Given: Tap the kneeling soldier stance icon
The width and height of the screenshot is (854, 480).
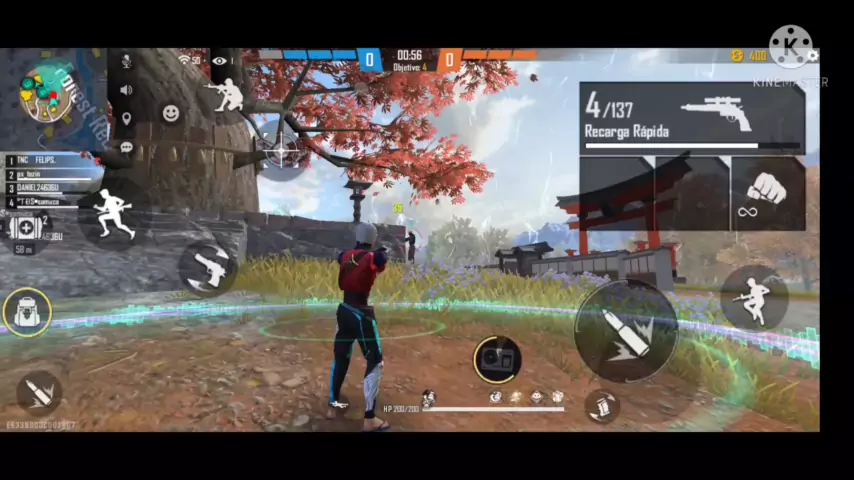Looking at the screenshot, I should click(x=230, y=95).
